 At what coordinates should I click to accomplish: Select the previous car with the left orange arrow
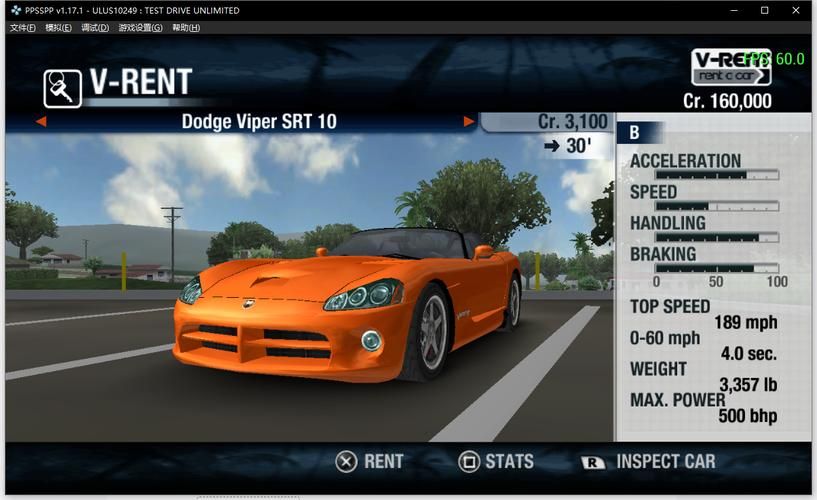click(x=41, y=122)
